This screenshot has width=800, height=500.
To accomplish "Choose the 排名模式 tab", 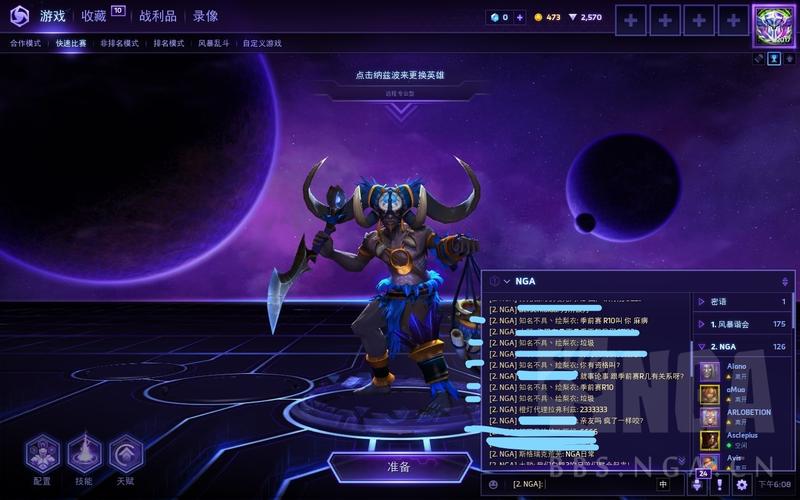I will coord(168,44).
